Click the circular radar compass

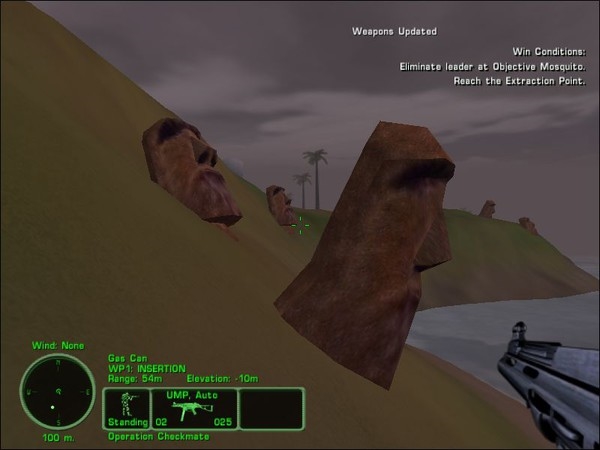tap(58, 391)
